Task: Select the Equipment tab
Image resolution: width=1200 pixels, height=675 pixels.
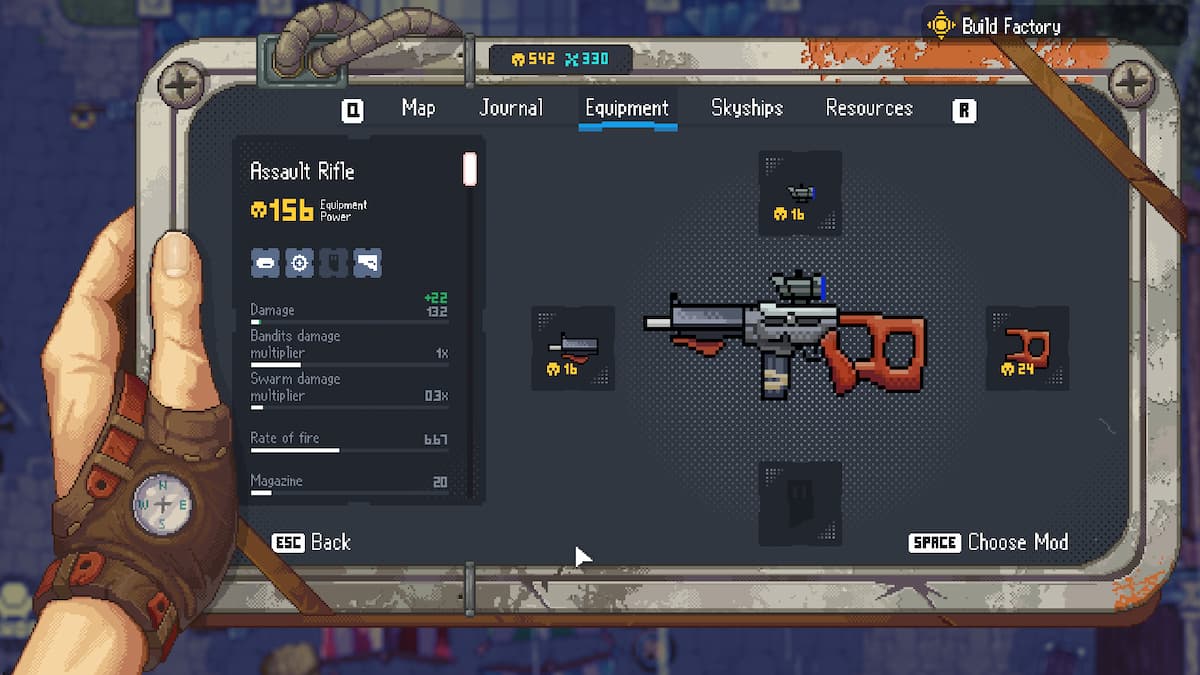Action: tap(627, 108)
